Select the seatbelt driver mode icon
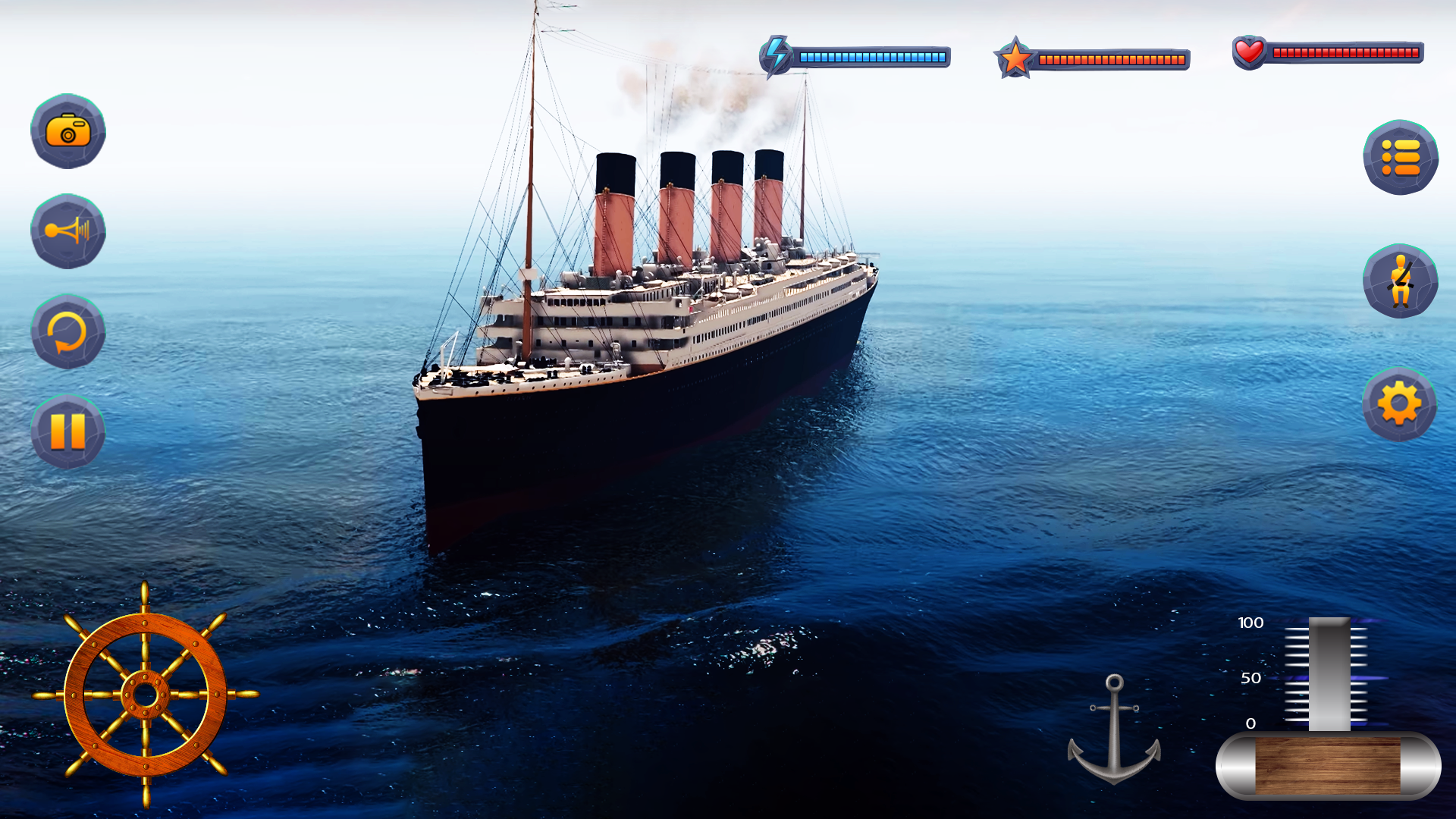 click(x=1401, y=281)
